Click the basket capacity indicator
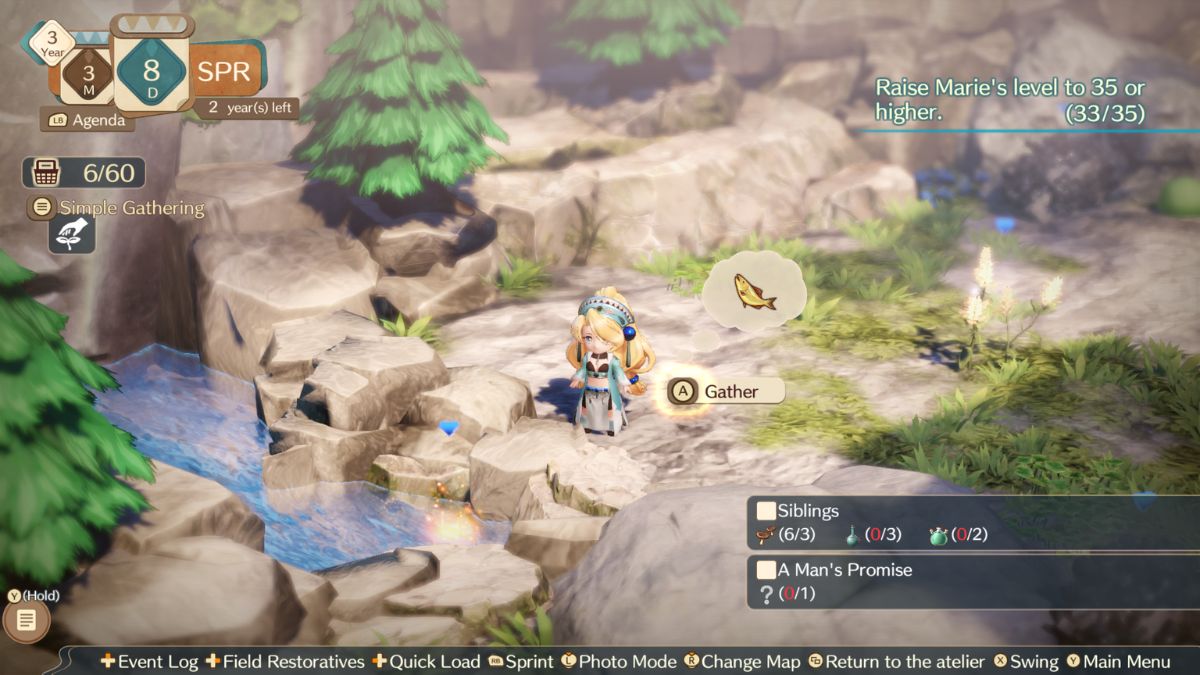Viewport: 1200px width, 675px height. coord(84,173)
